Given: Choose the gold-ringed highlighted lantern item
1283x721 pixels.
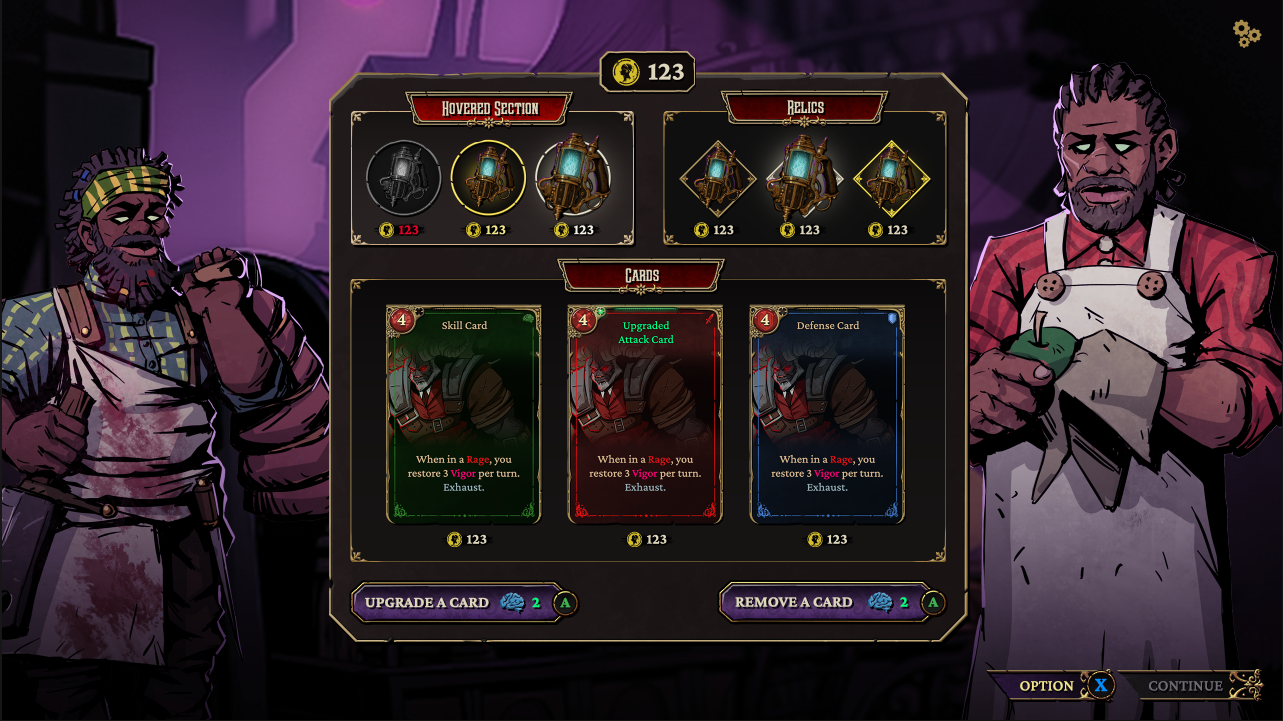Looking at the screenshot, I should click(x=488, y=179).
